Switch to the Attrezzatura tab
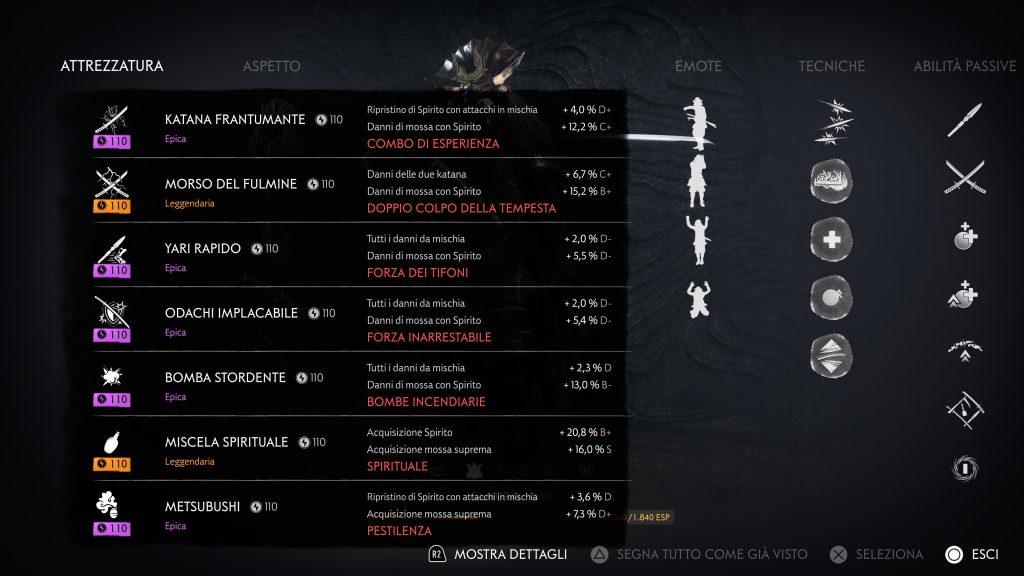The width and height of the screenshot is (1024, 576). (112, 67)
